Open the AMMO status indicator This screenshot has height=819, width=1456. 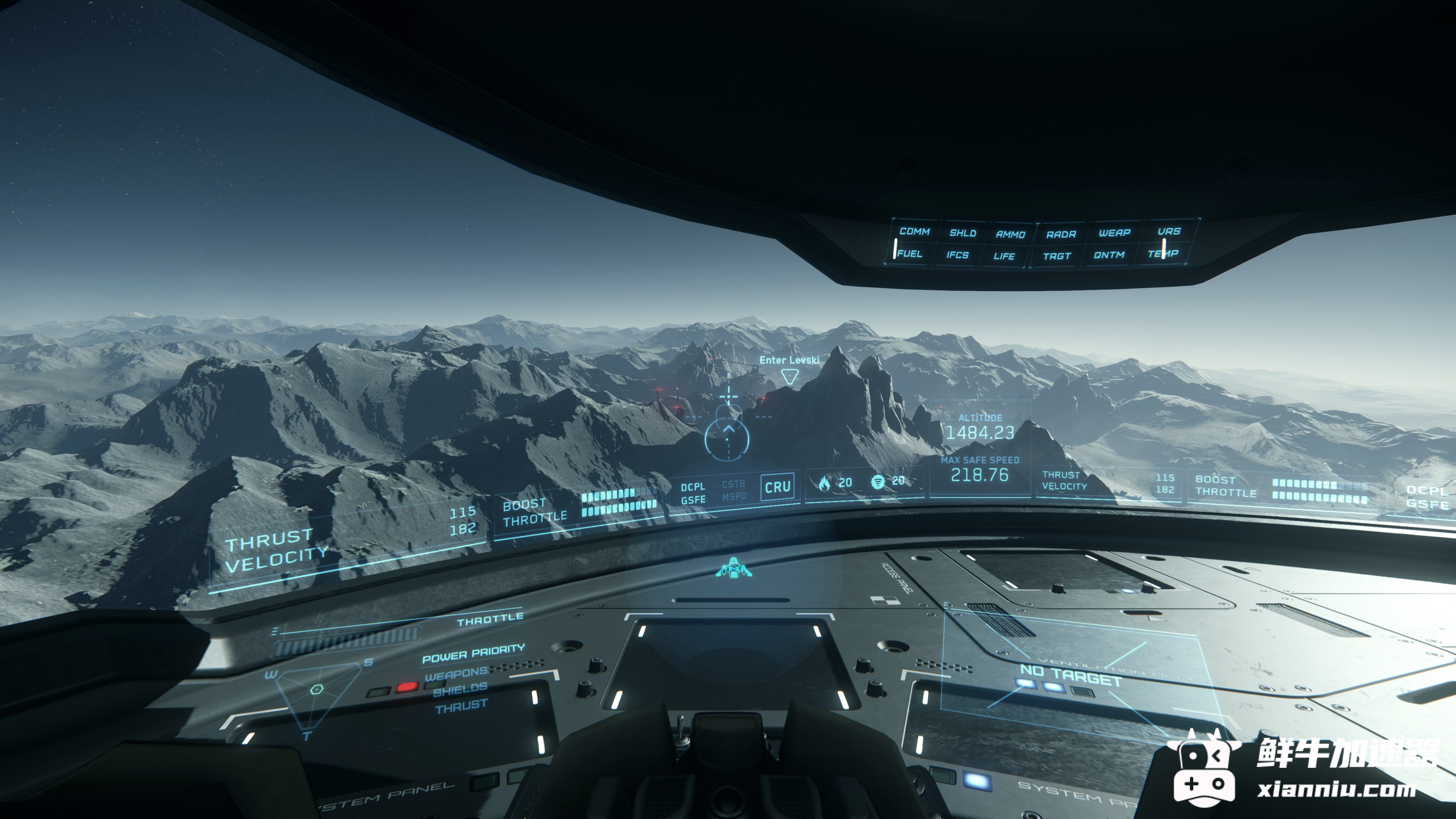[1010, 234]
